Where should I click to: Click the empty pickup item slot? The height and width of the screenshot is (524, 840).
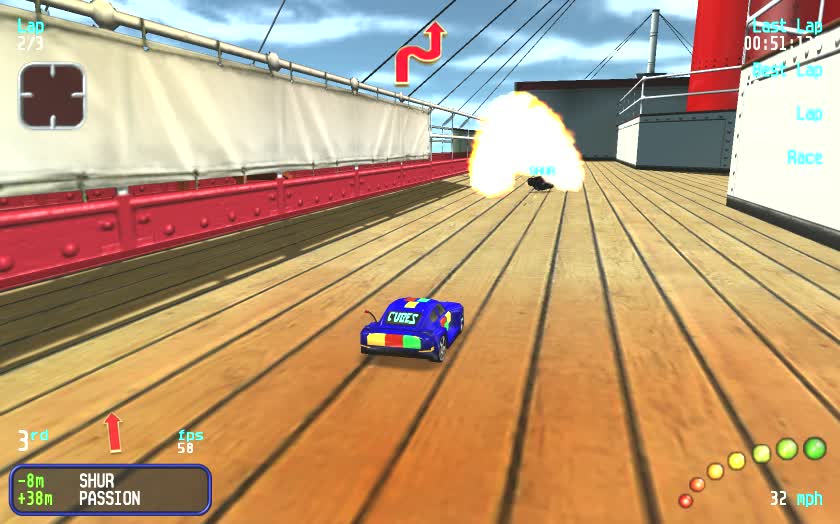click(x=52, y=96)
